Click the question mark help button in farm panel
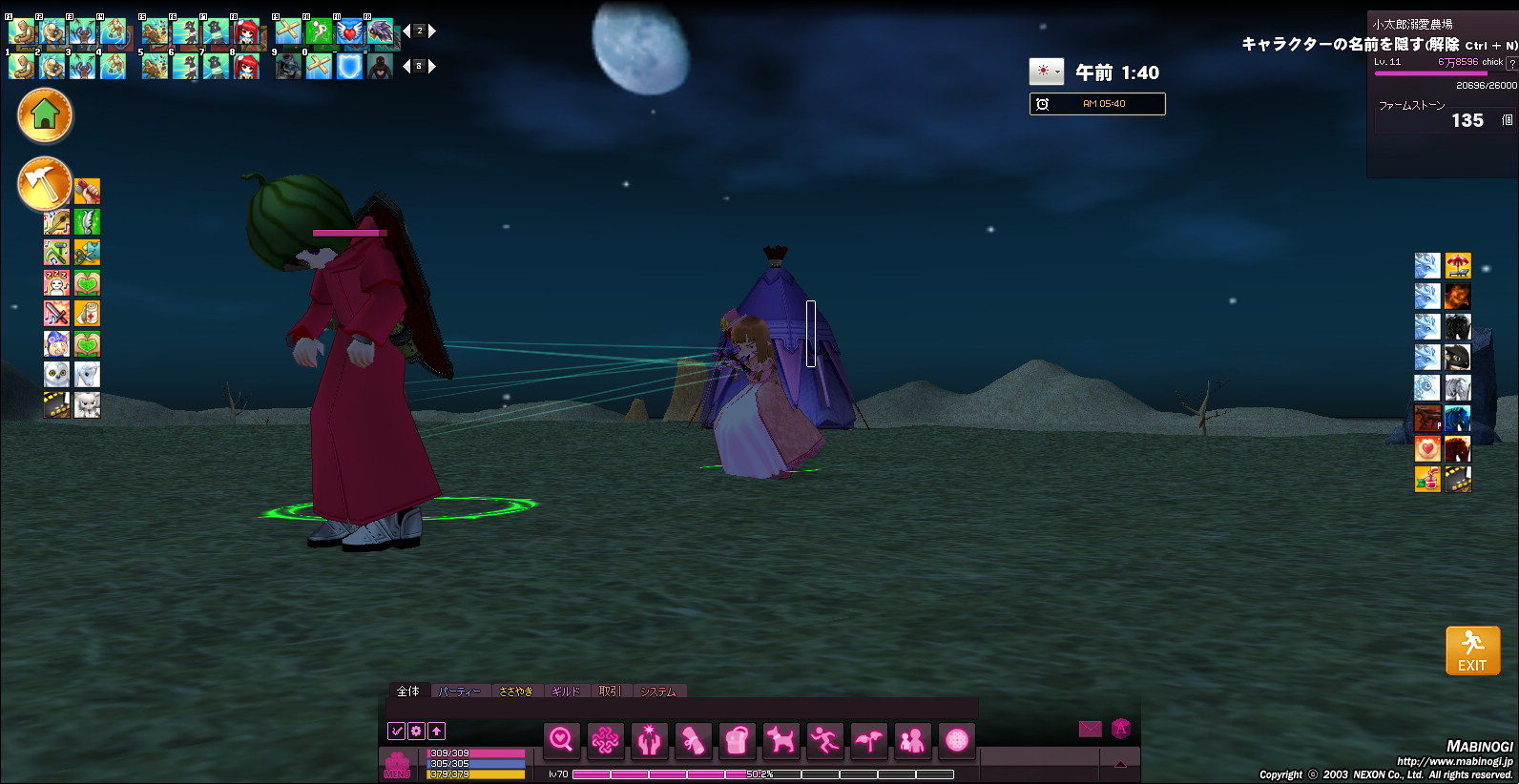The height and width of the screenshot is (784, 1519). 1510,63
